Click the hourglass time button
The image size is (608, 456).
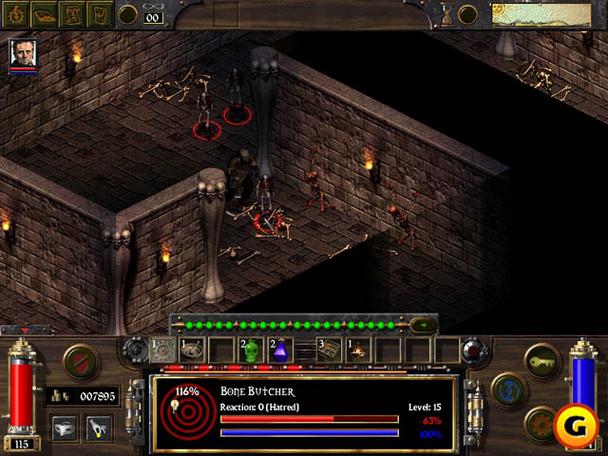[x=446, y=14]
